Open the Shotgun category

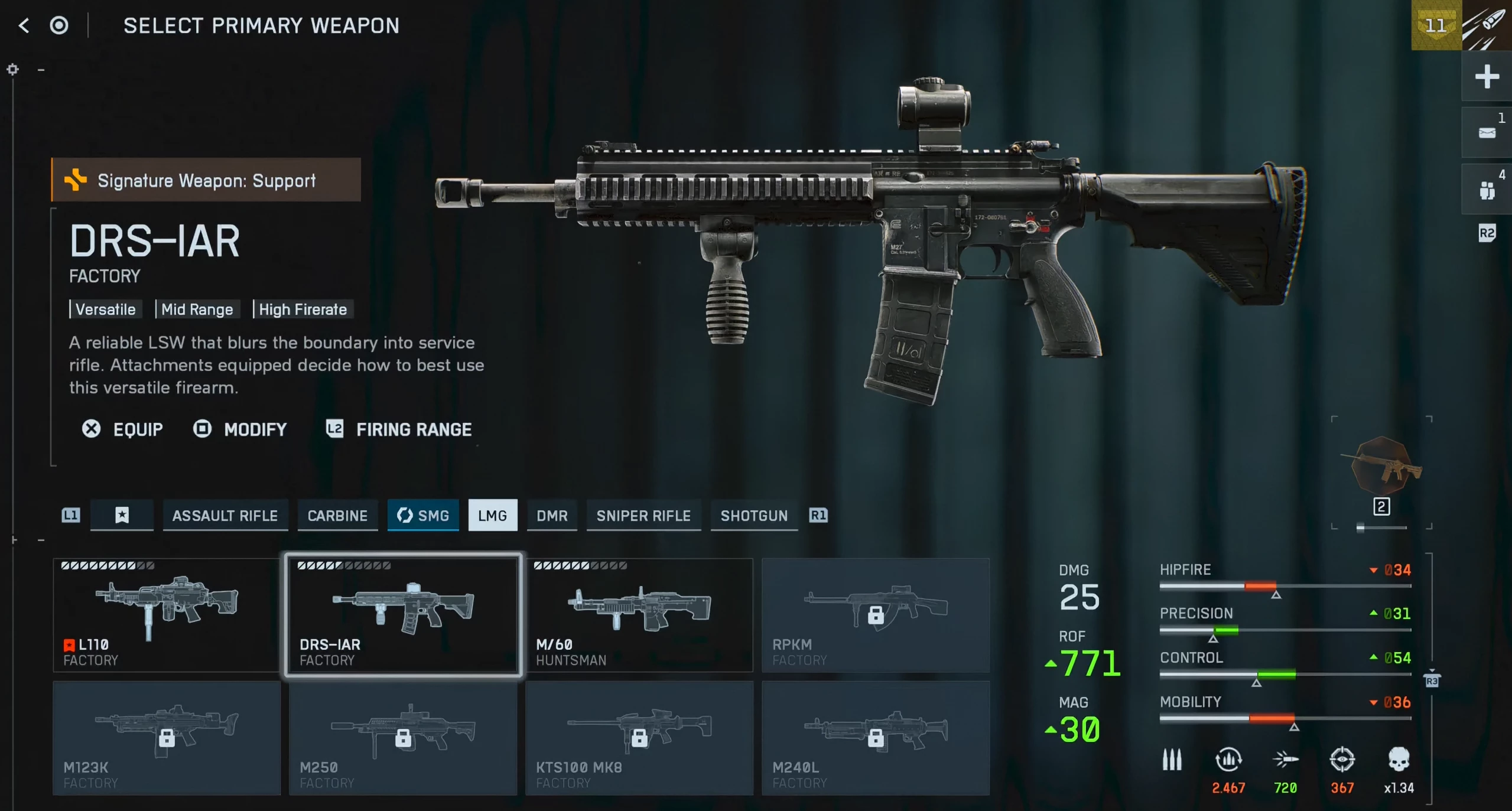point(754,516)
